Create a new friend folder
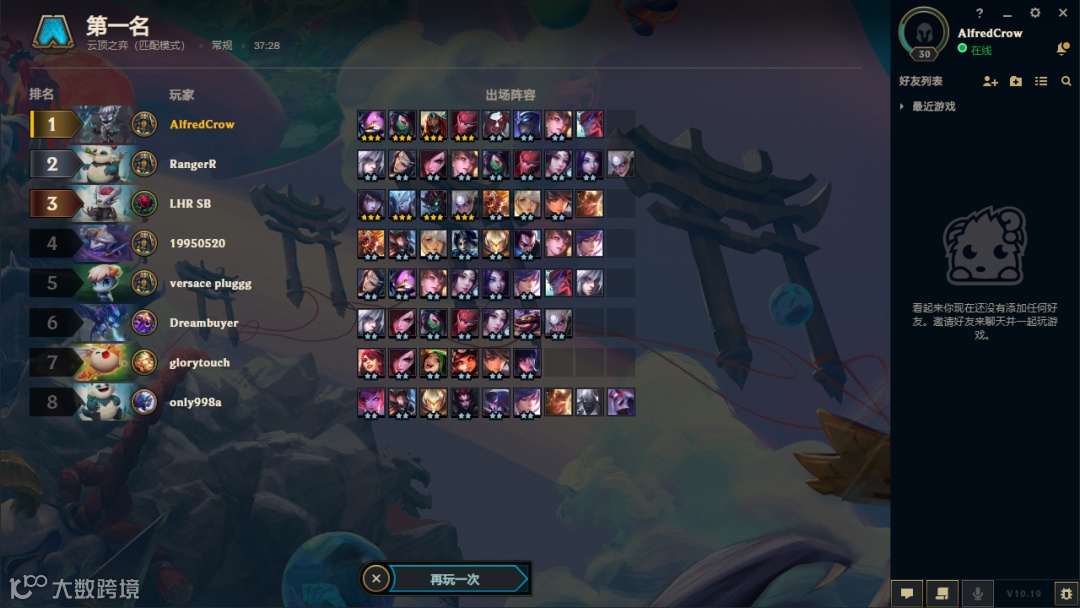The image size is (1080, 608). [x=1016, y=81]
